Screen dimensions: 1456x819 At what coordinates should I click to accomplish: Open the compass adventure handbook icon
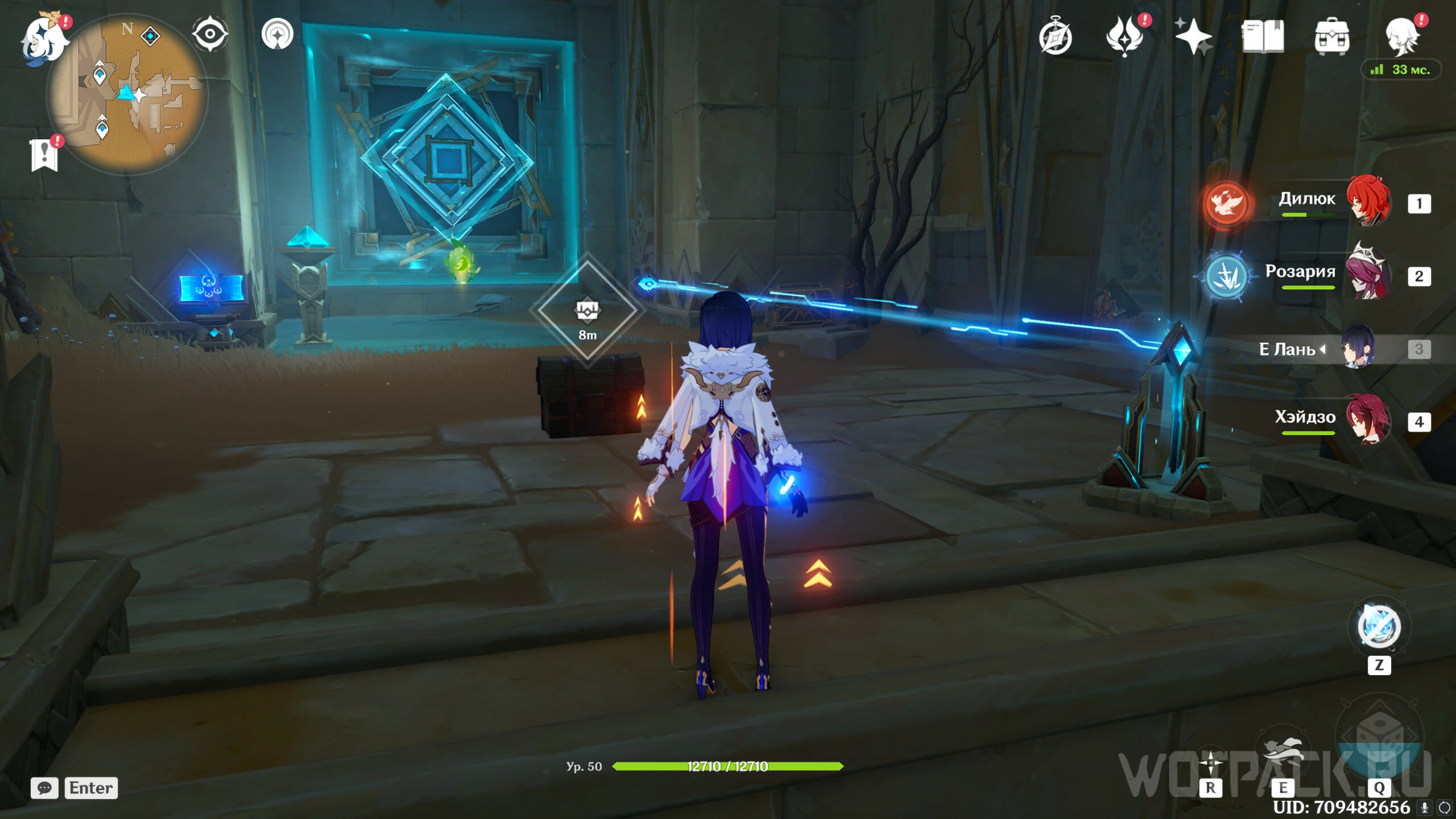tap(1055, 38)
